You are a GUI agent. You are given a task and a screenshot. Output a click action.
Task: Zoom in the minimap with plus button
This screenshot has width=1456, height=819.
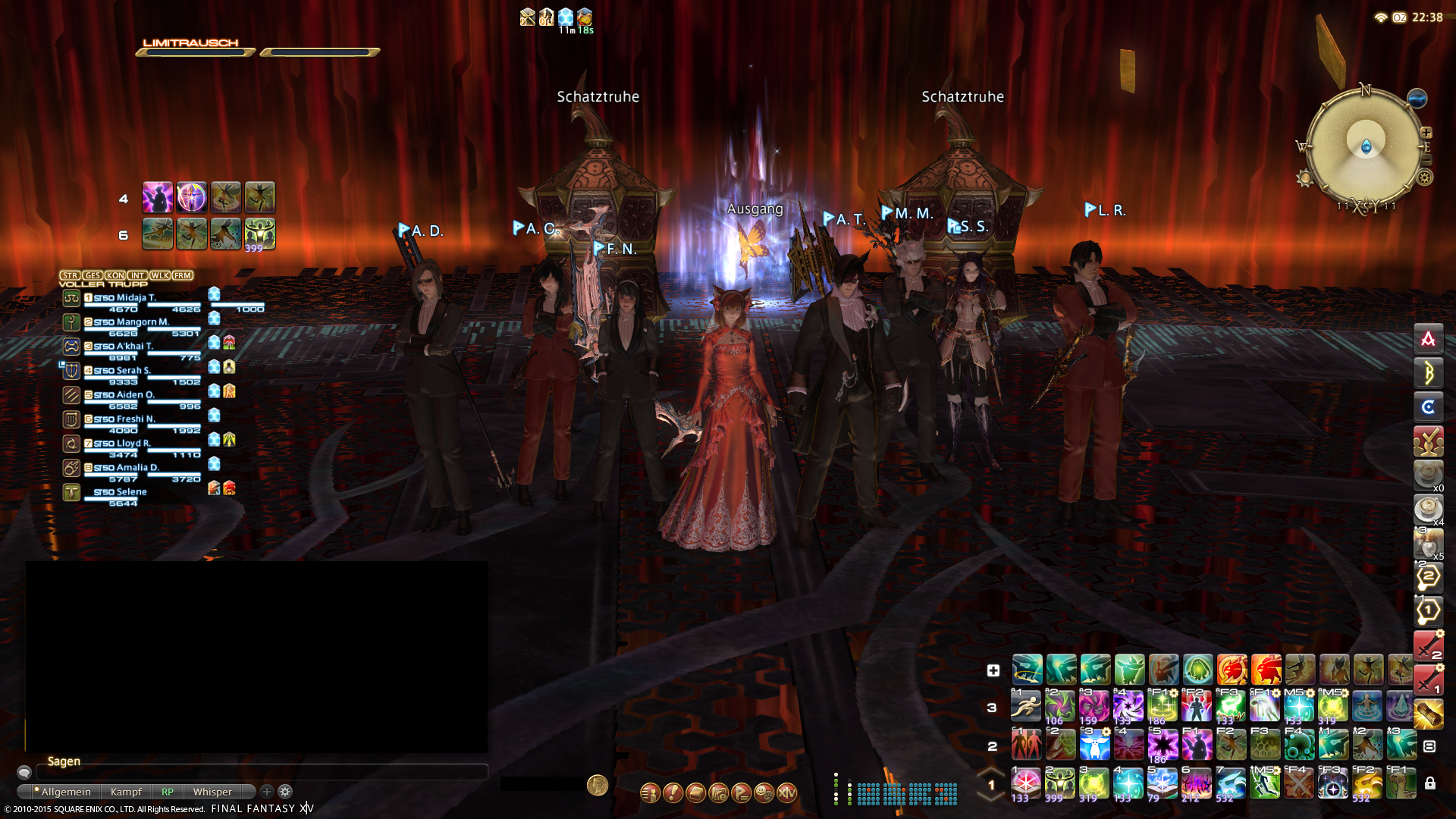[x=1426, y=133]
